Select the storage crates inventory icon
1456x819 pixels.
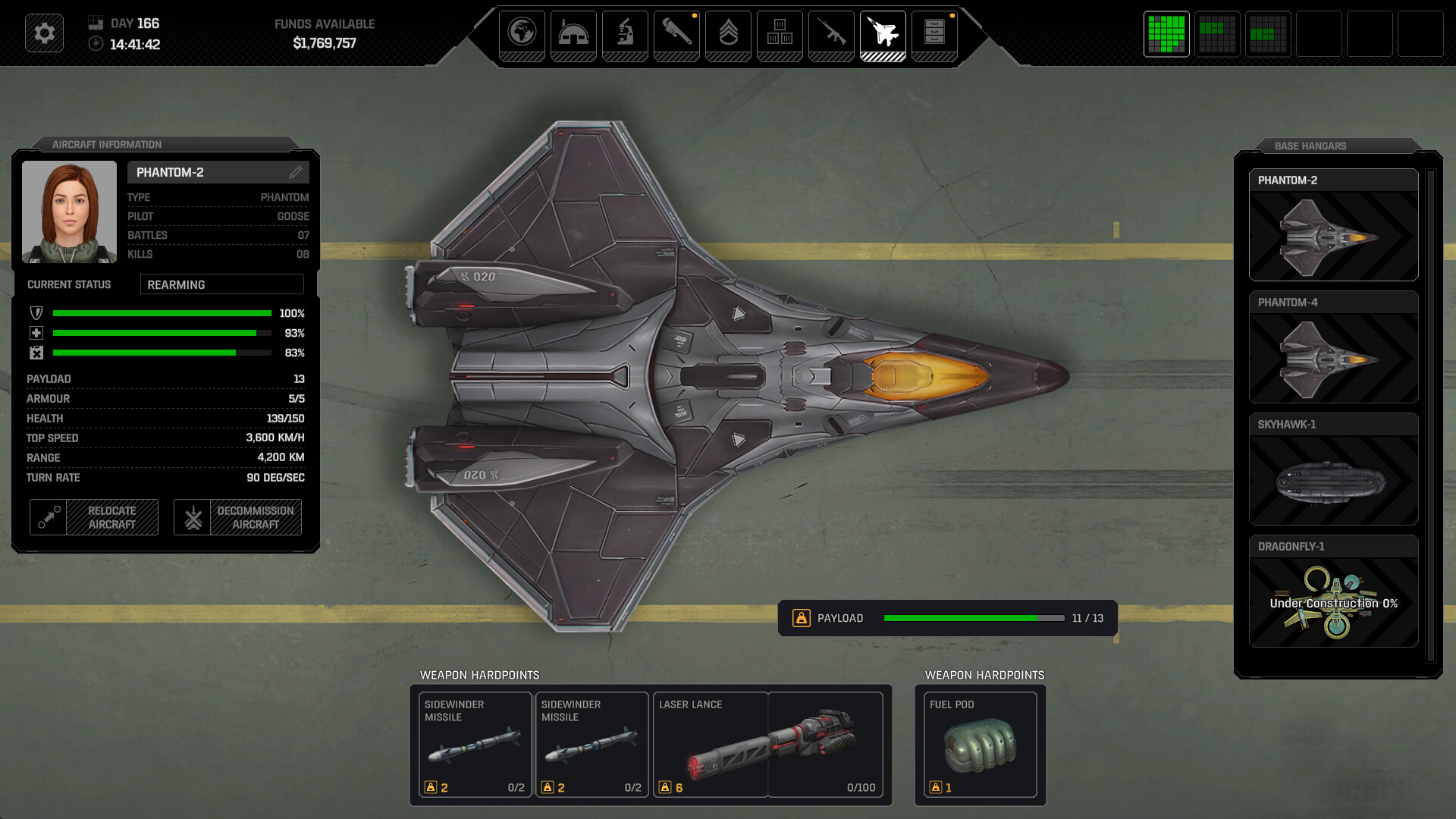780,34
